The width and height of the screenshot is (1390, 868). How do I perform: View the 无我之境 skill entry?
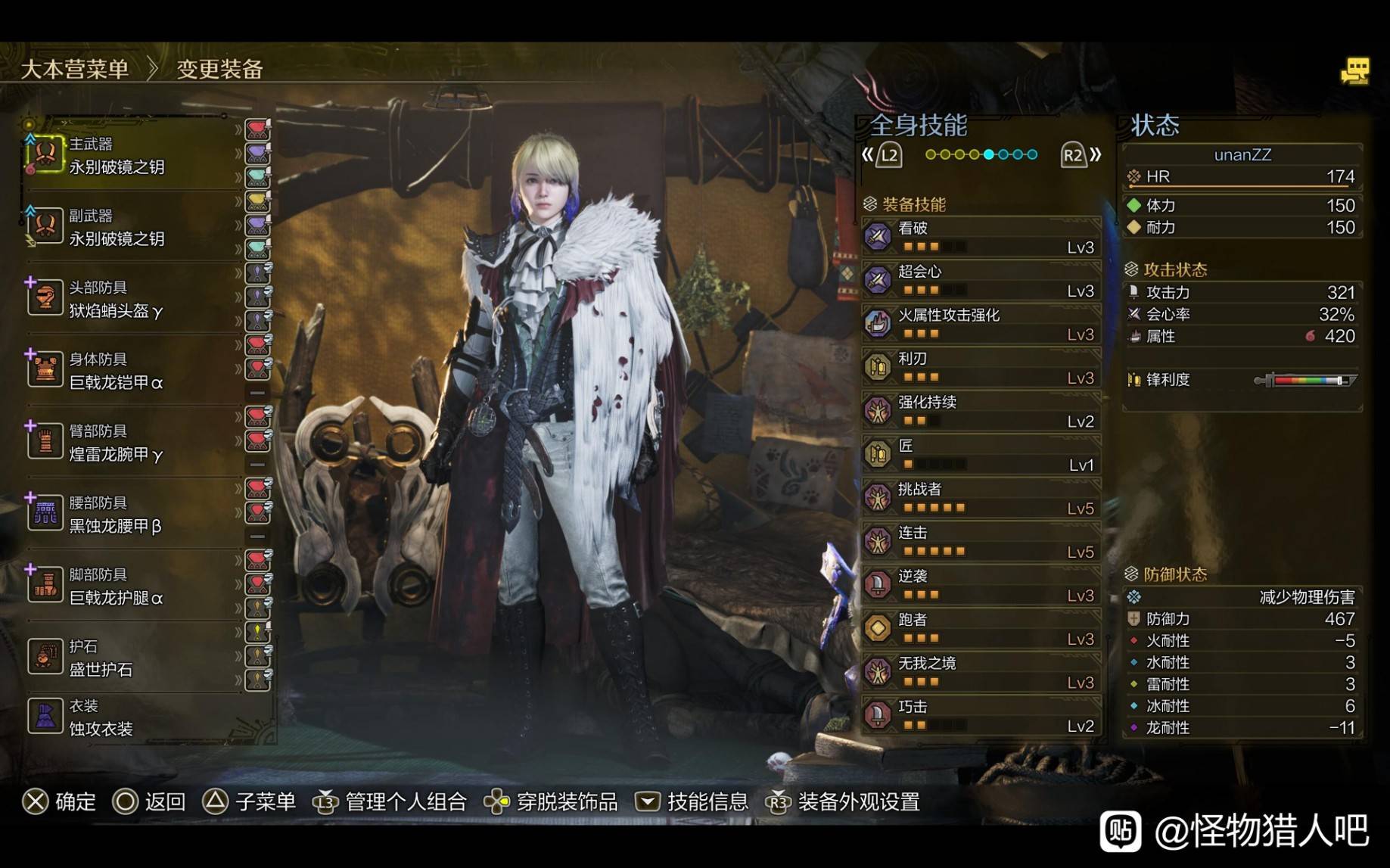coord(981,672)
